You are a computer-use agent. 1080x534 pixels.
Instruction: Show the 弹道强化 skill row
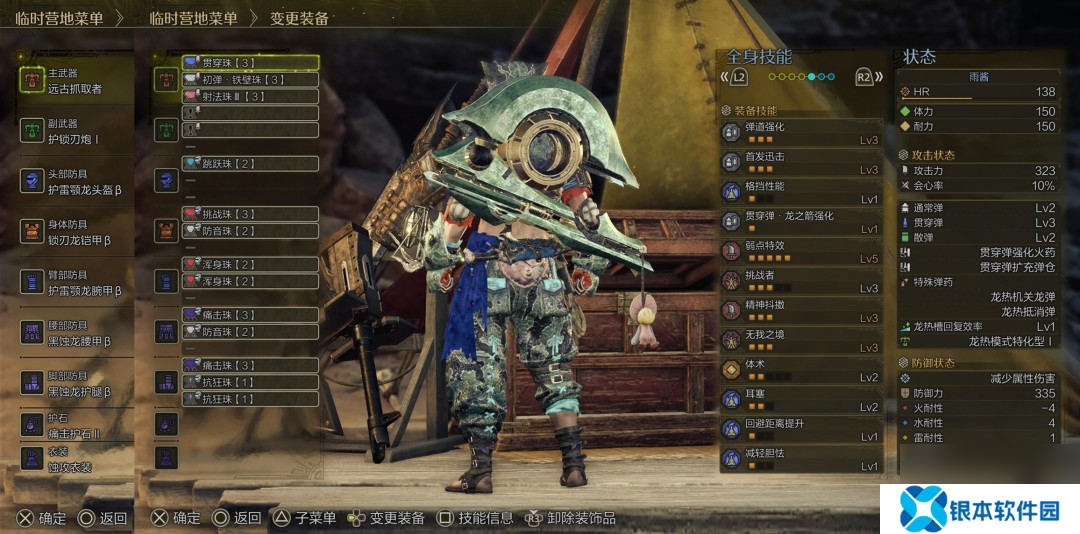coord(801,133)
